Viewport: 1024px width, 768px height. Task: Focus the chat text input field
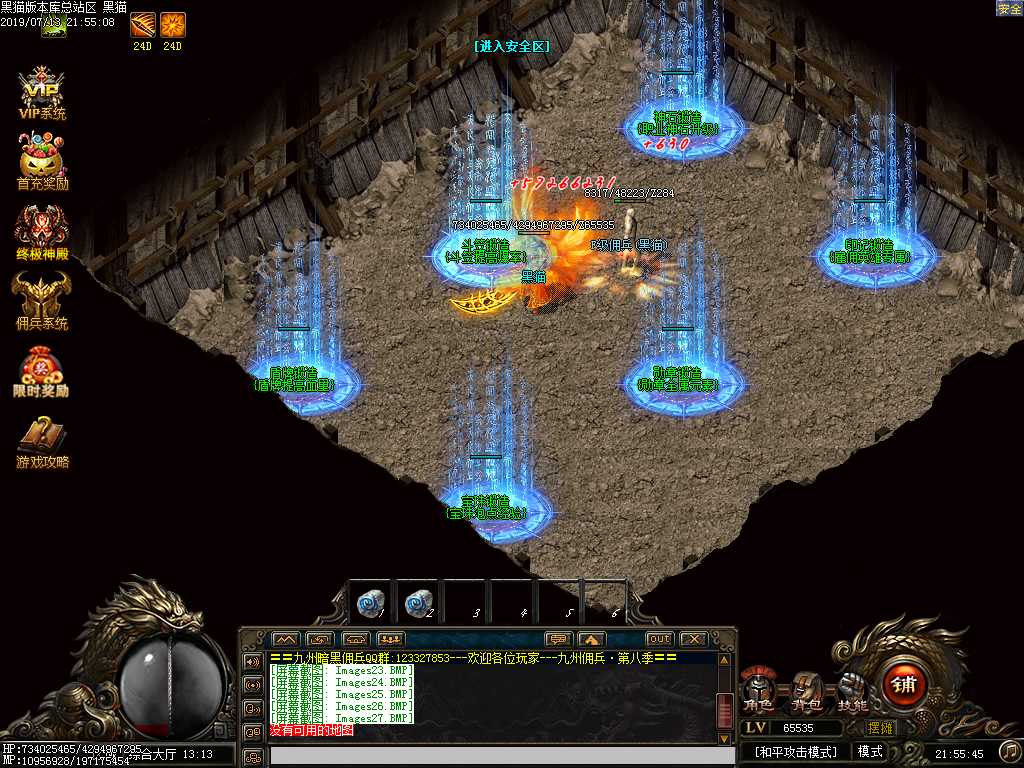490,756
